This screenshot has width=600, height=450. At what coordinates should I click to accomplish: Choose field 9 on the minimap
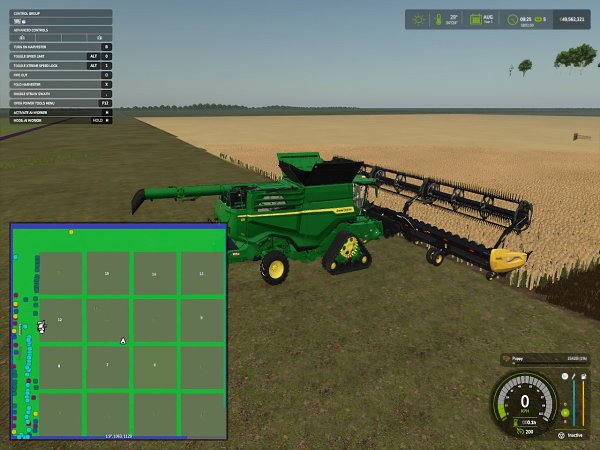(201, 318)
